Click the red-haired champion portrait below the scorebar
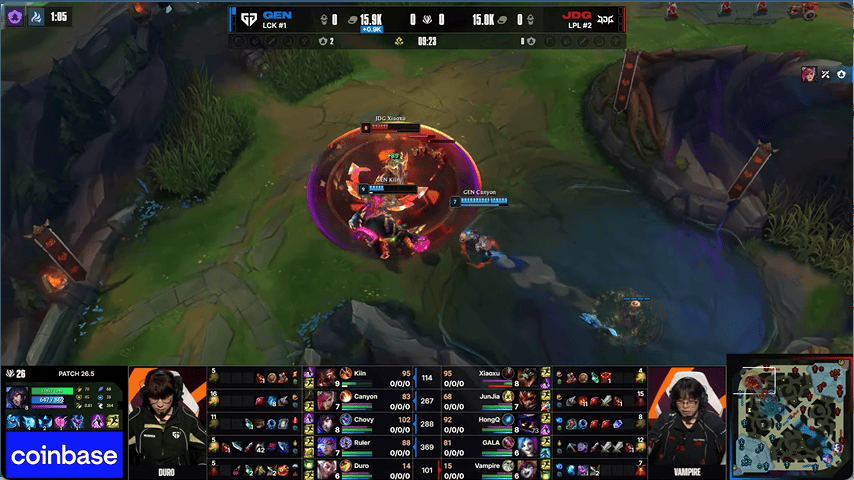 pyautogui.click(x=808, y=74)
